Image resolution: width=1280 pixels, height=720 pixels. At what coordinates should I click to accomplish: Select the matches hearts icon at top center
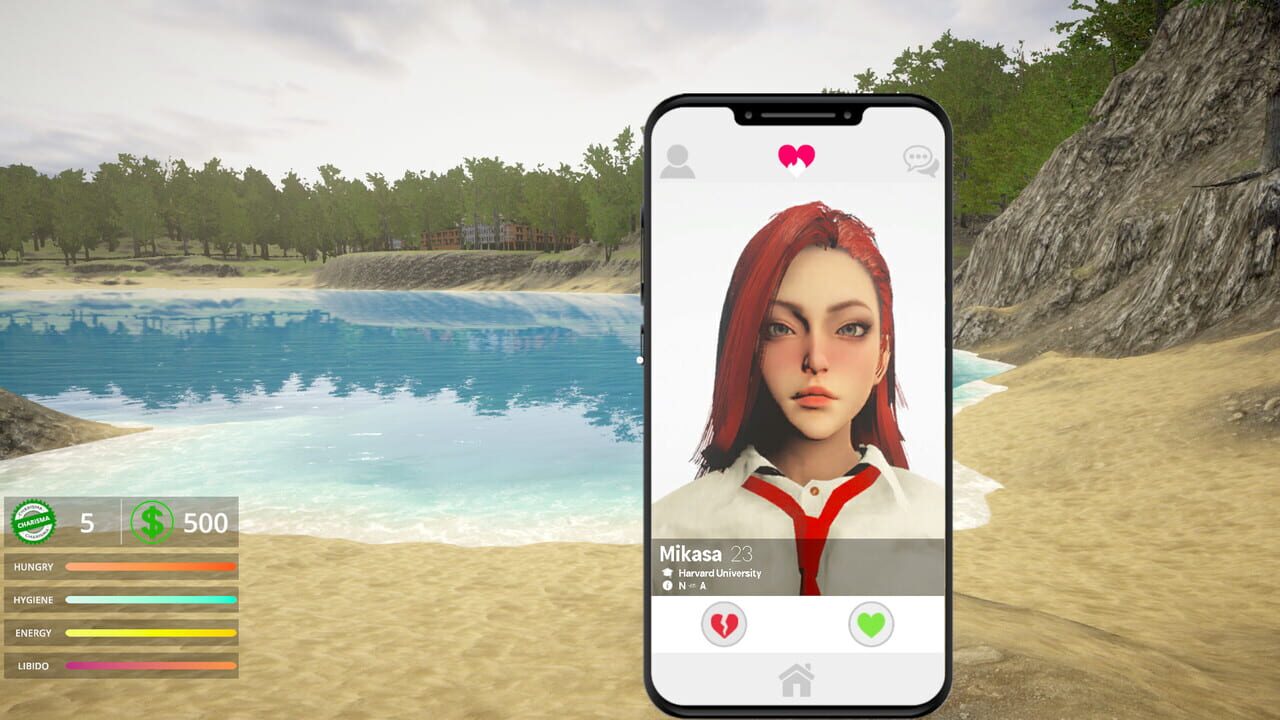pos(795,158)
